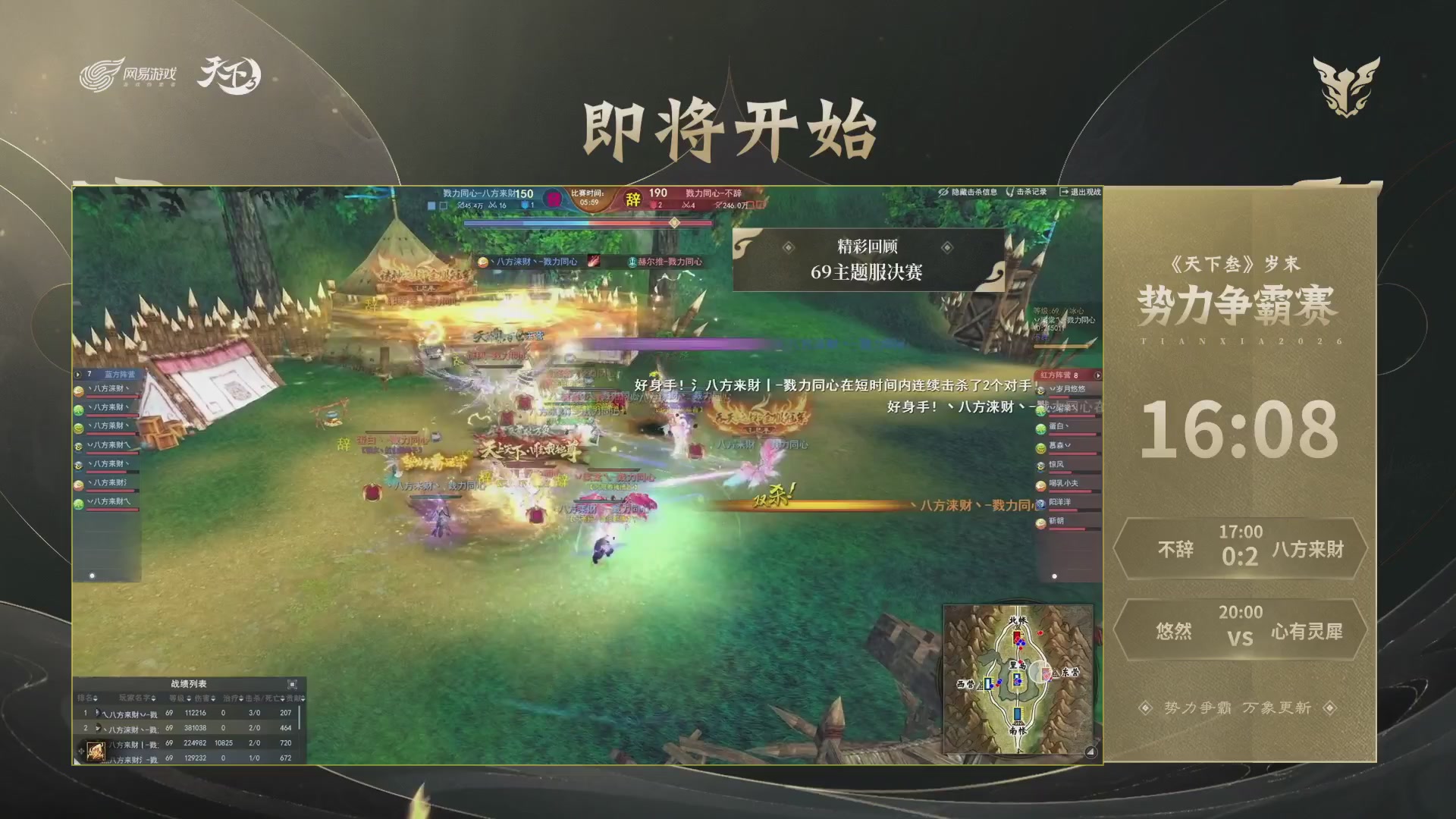Viewport: 1456px width, 819px height.
Task: Click the boss portrait icon beside the scoreboard
Action: point(554,198)
